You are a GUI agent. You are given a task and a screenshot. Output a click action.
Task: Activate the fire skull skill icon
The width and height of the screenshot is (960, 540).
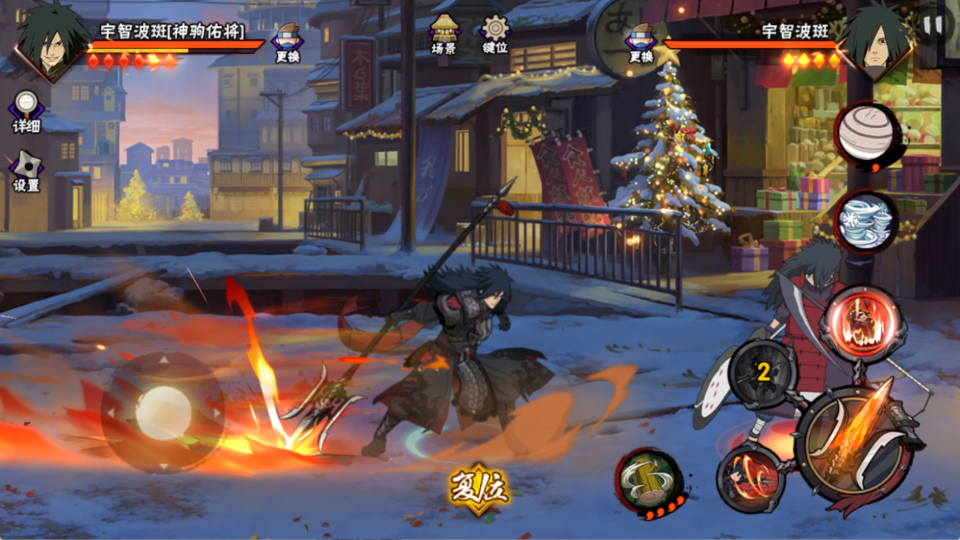863,323
